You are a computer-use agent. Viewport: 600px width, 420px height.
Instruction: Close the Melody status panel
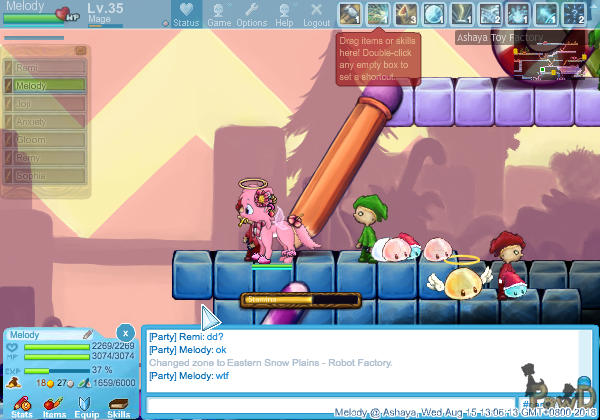coord(125,332)
